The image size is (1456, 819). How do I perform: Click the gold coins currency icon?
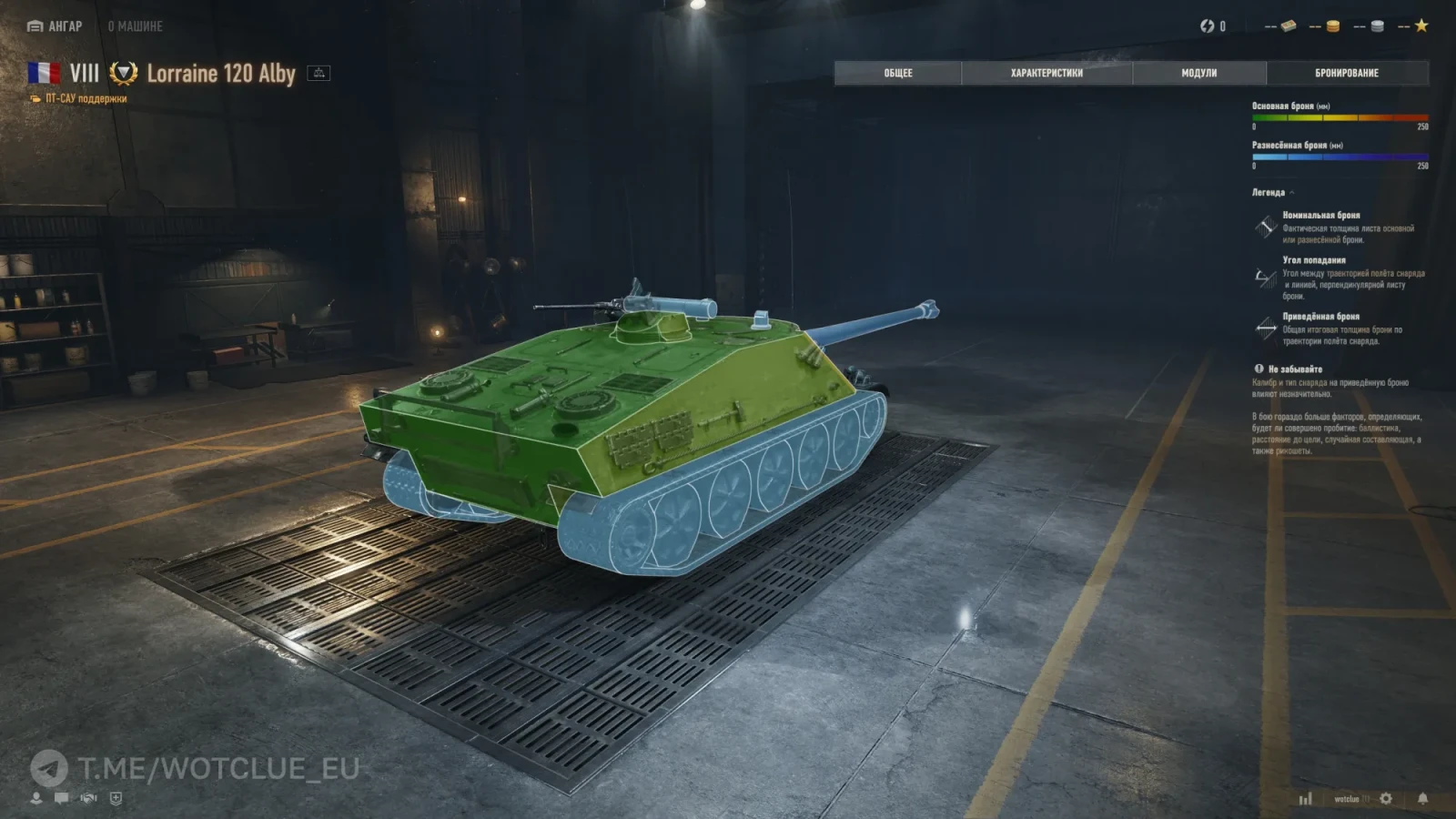click(x=1332, y=26)
